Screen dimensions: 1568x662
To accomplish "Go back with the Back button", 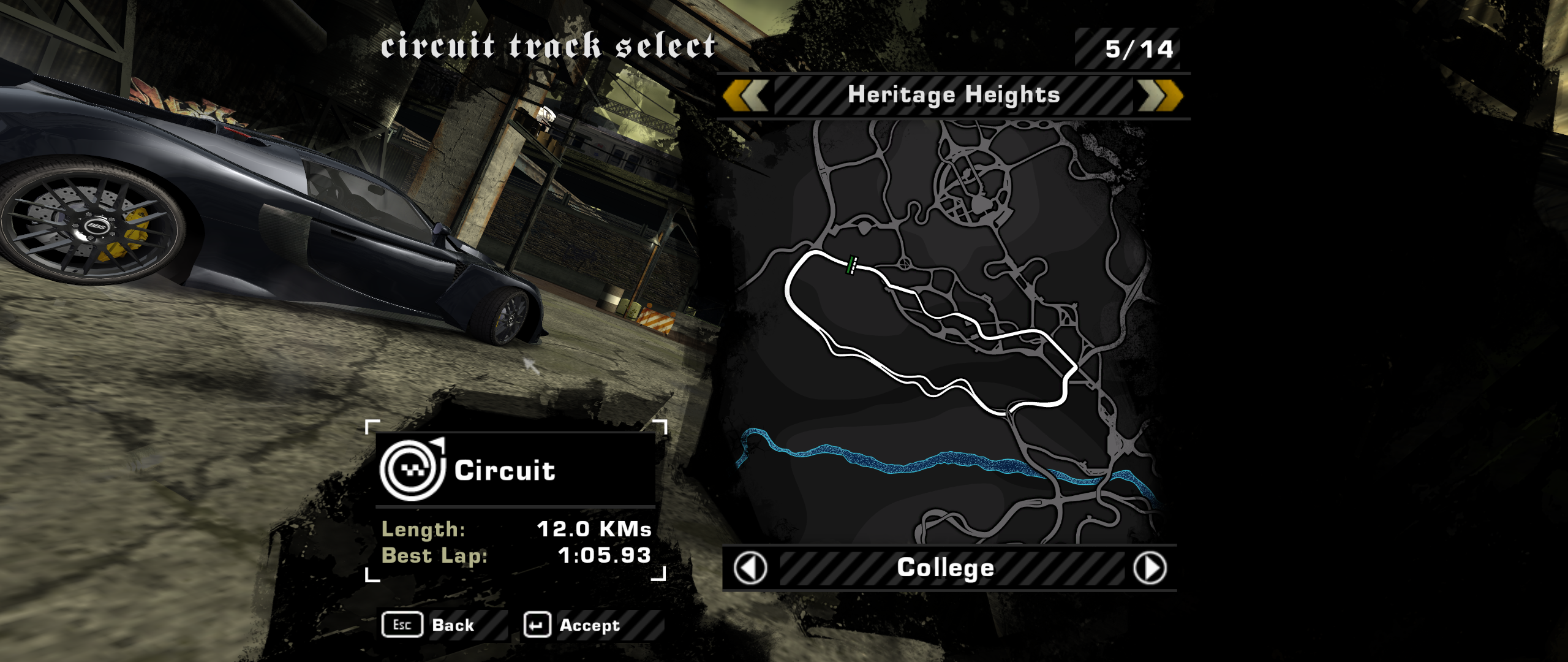I will click(x=429, y=625).
